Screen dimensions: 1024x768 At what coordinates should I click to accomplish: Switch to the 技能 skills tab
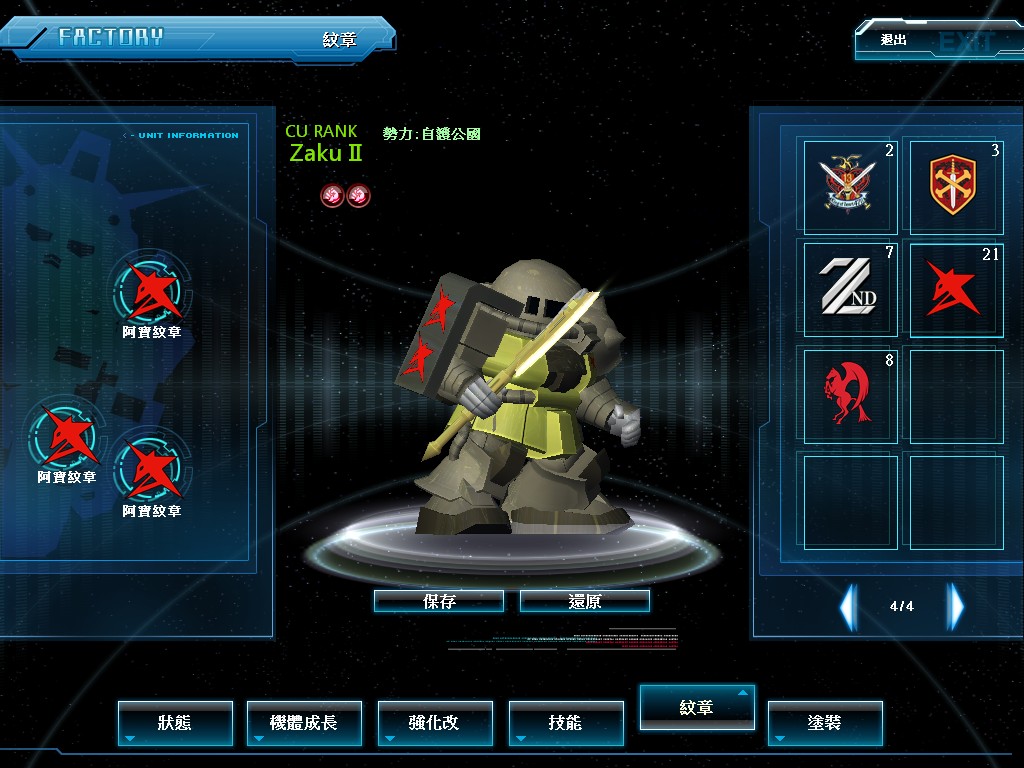(566, 723)
